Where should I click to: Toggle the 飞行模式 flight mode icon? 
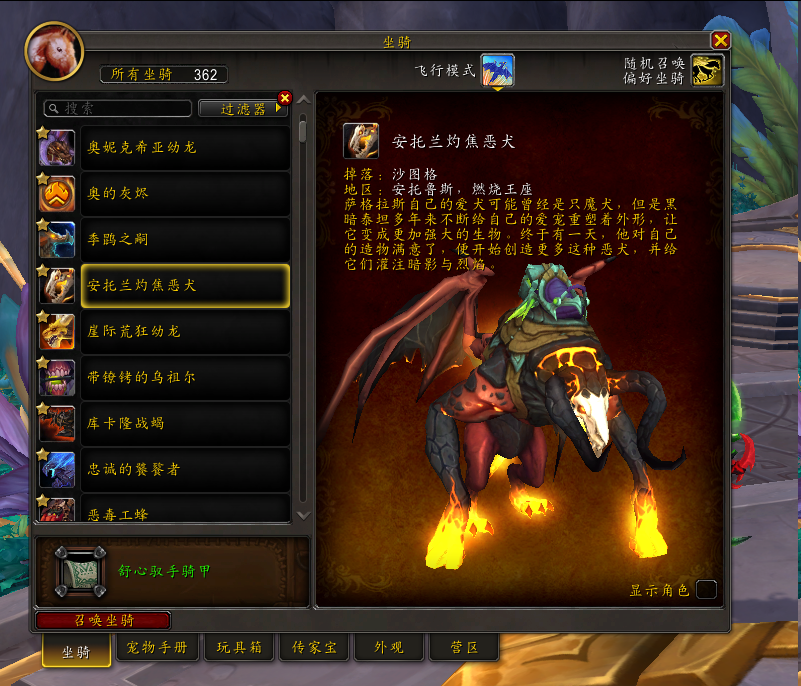tap(497, 70)
